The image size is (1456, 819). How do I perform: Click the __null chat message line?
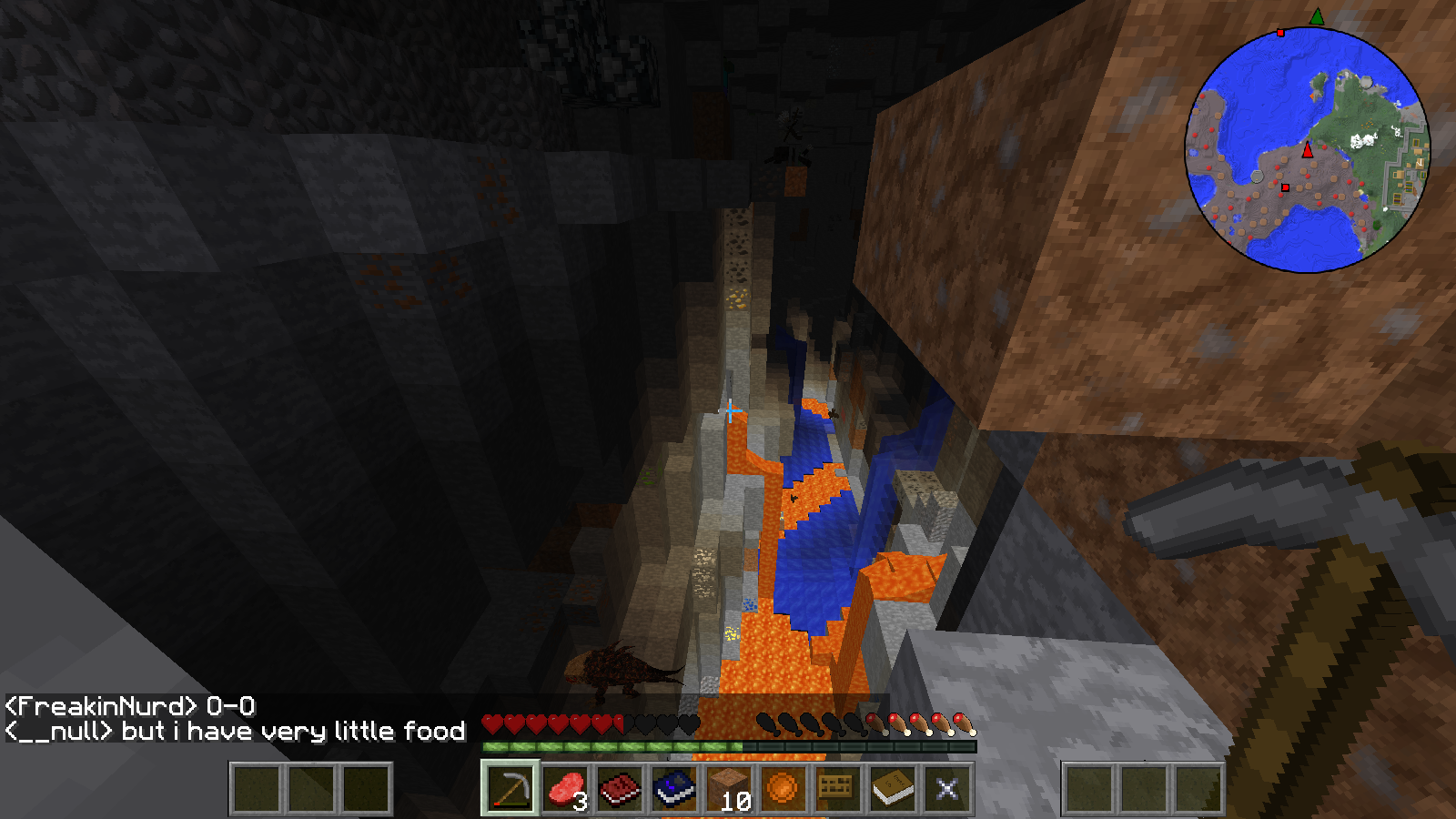pyautogui.click(x=235, y=731)
